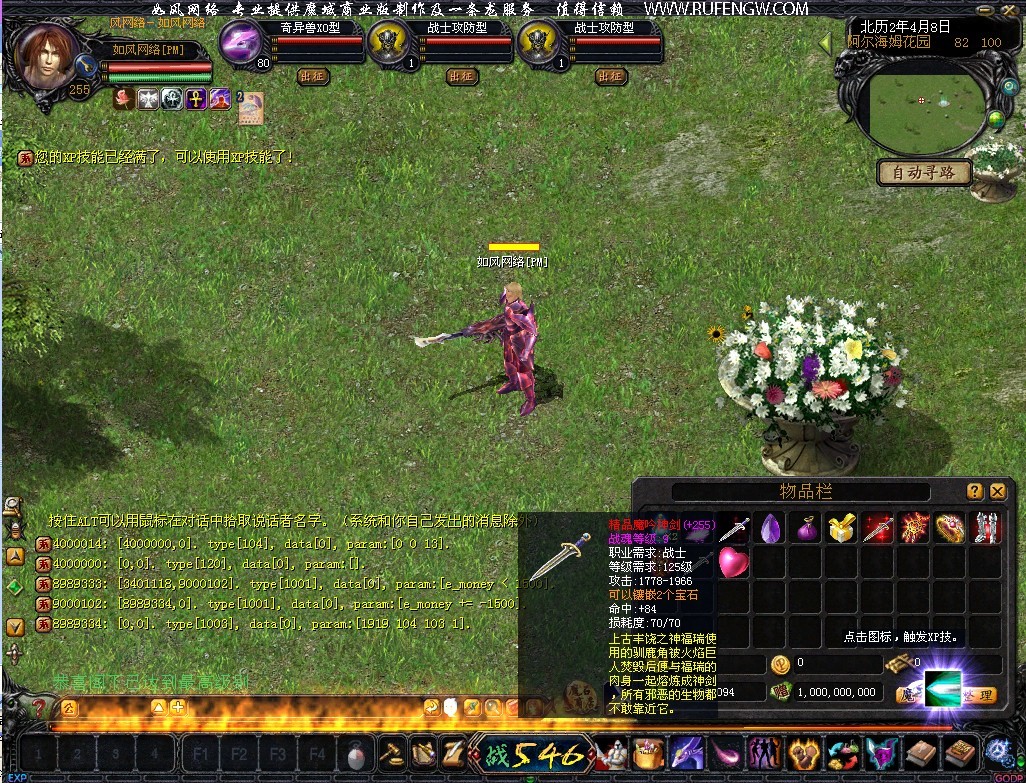
Task: Select the 奇异兽XO型 purple pet portrait
Action: pyautogui.click(x=243, y=43)
